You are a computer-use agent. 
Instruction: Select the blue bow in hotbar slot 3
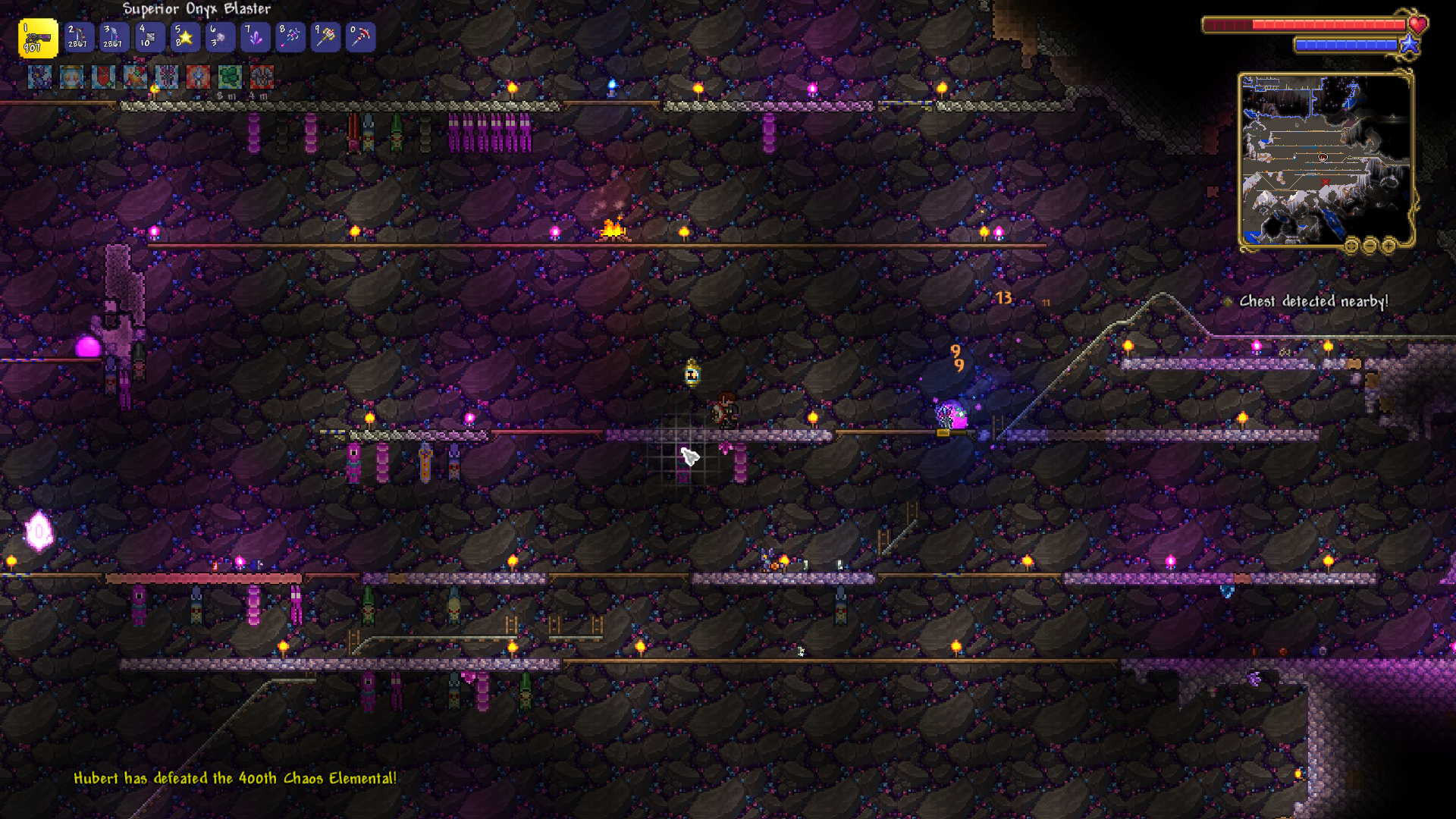coord(114,37)
